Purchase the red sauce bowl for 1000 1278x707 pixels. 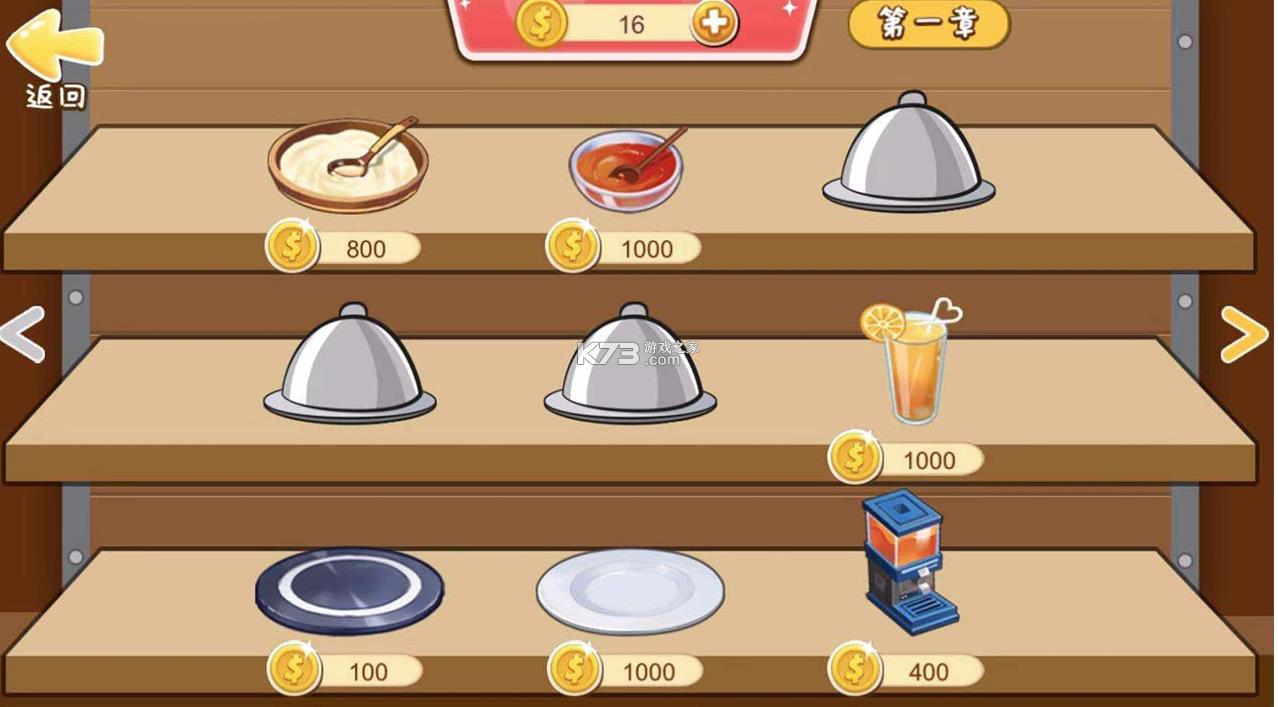click(x=626, y=169)
